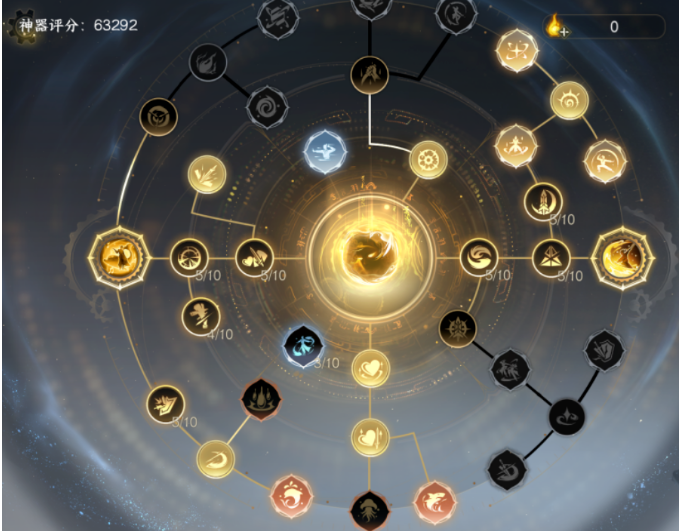Viewport: 679px width, 531px height.
Task: Select the blue-glowing silver node above center
Action: pos(325,153)
